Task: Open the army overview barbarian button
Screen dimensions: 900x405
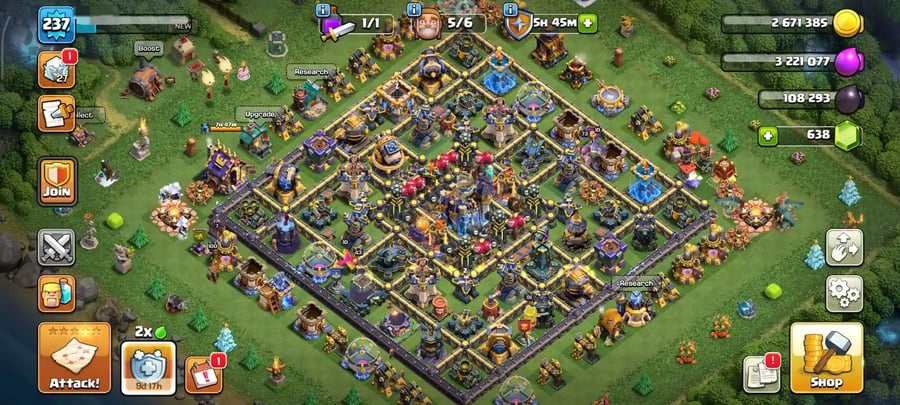Action: (56, 293)
